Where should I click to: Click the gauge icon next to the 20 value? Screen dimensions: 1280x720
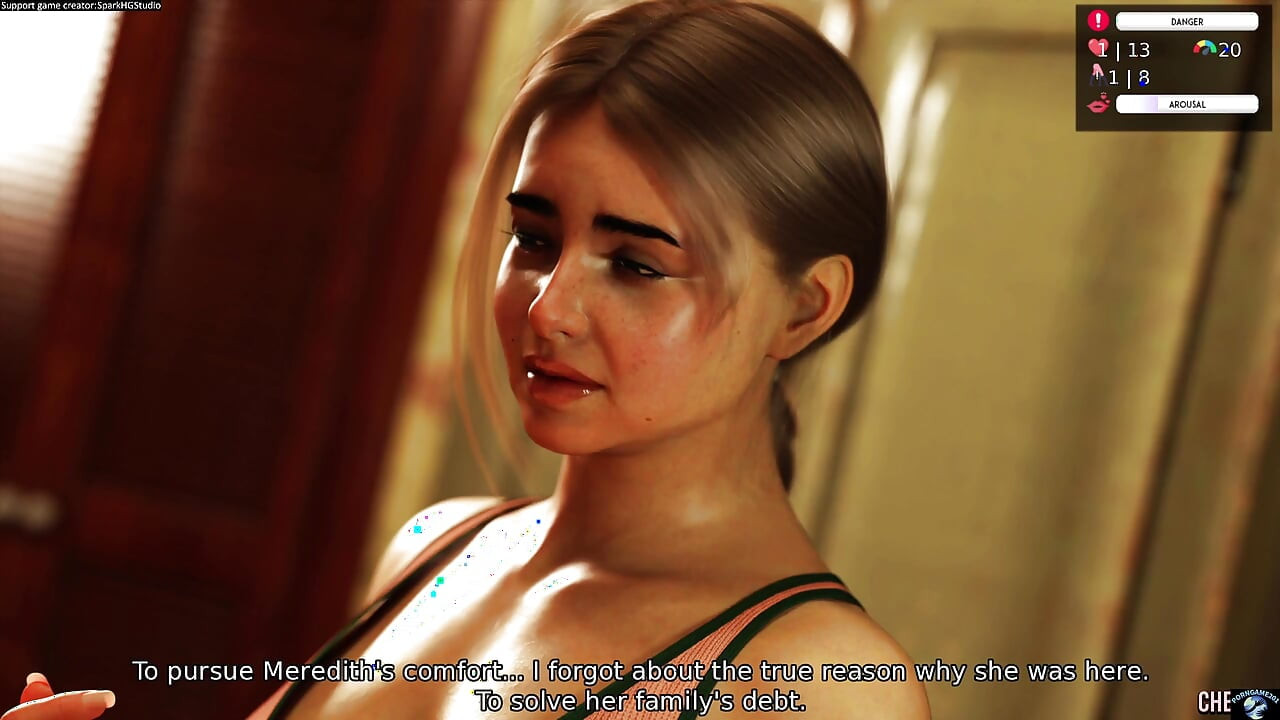(x=1203, y=48)
